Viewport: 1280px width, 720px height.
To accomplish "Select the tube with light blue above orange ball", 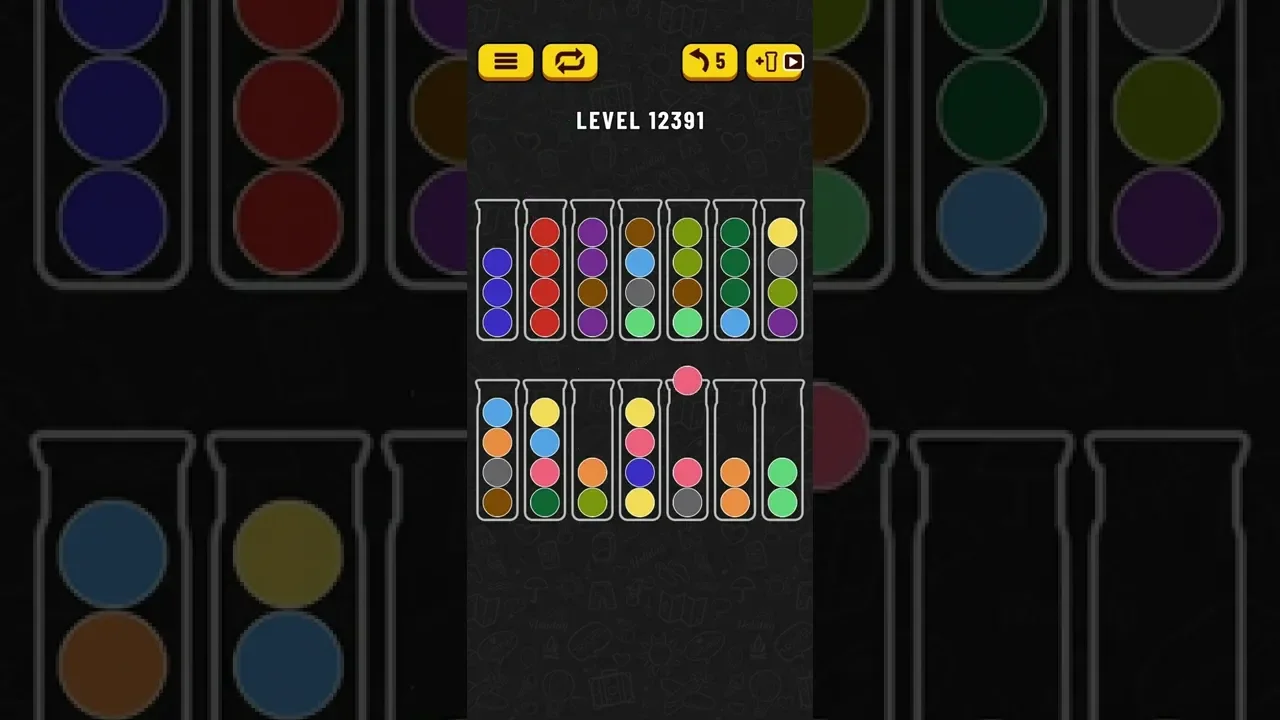I will click(497, 455).
